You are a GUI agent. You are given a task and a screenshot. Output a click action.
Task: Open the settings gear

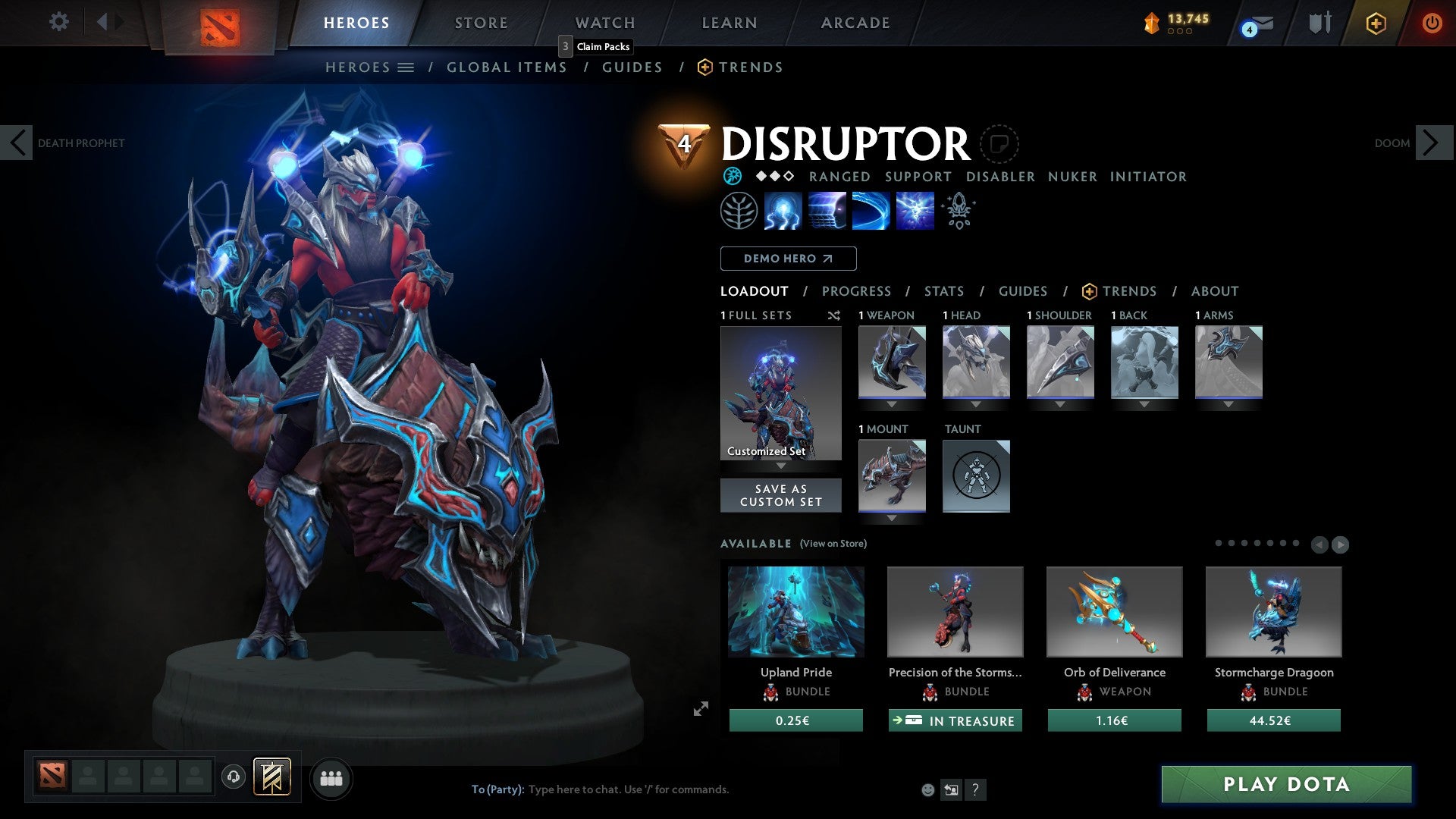pos(58,22)
